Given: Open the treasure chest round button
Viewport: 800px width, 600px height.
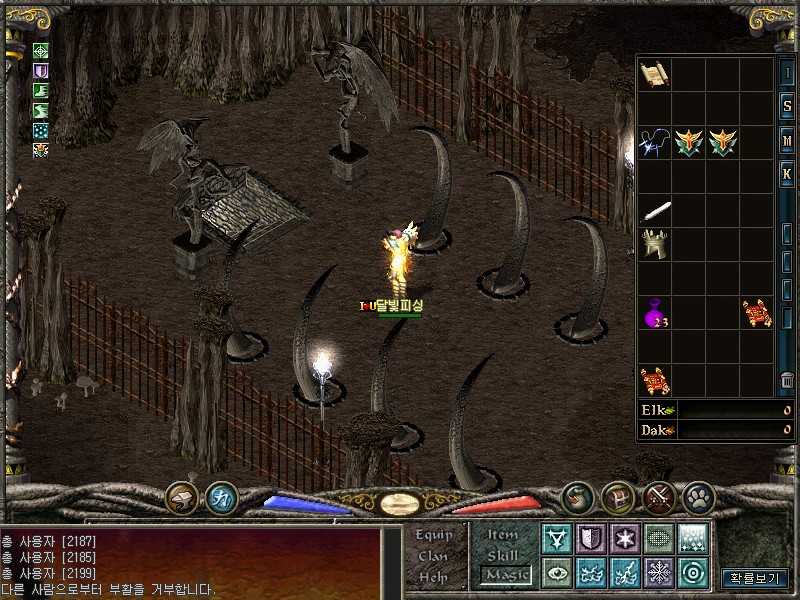Looking at the screenshot, I should [x=618, y=497].
